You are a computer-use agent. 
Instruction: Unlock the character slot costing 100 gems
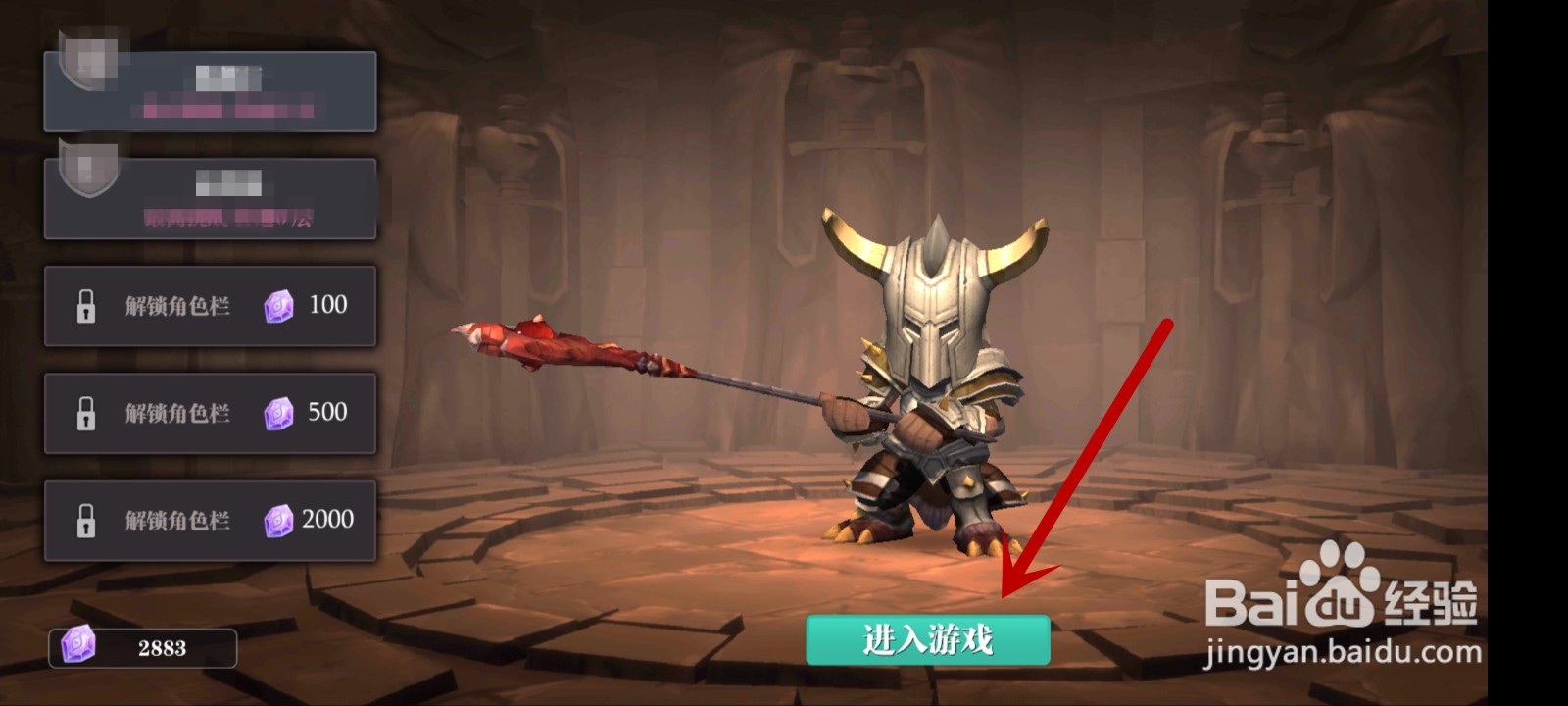(211, 306)
